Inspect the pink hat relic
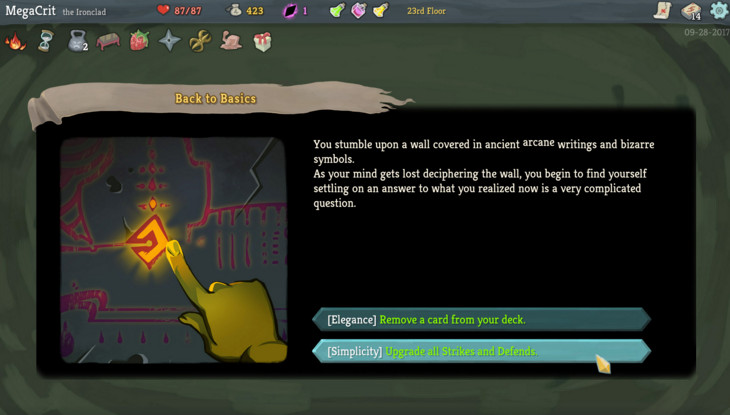730x415 pixels. 231,41
